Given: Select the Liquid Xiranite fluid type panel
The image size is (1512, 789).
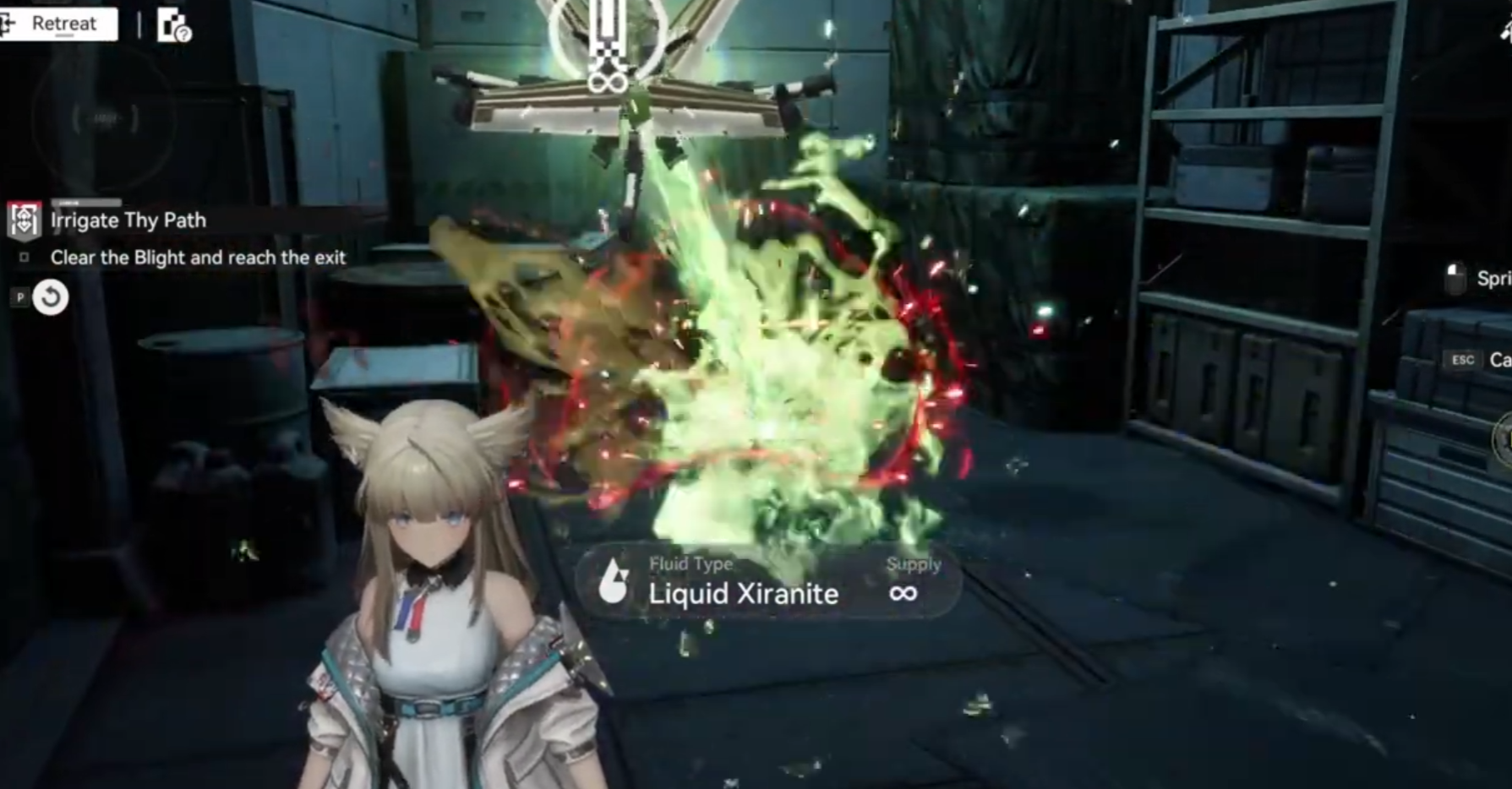Looking at the screenshot, I should pyautogui.click(x=767, y=582).
